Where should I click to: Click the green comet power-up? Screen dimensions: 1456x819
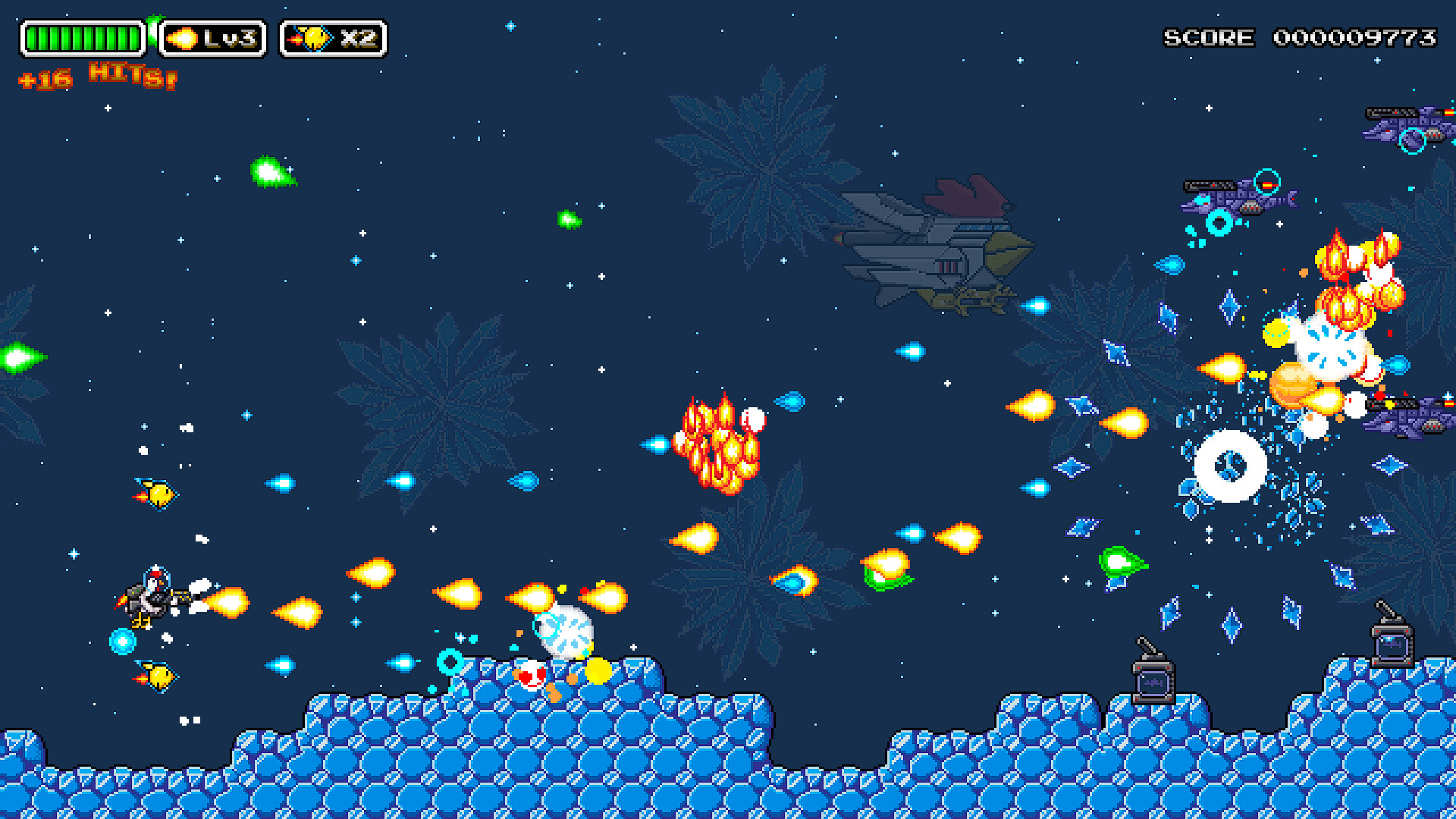coord(269,172)
